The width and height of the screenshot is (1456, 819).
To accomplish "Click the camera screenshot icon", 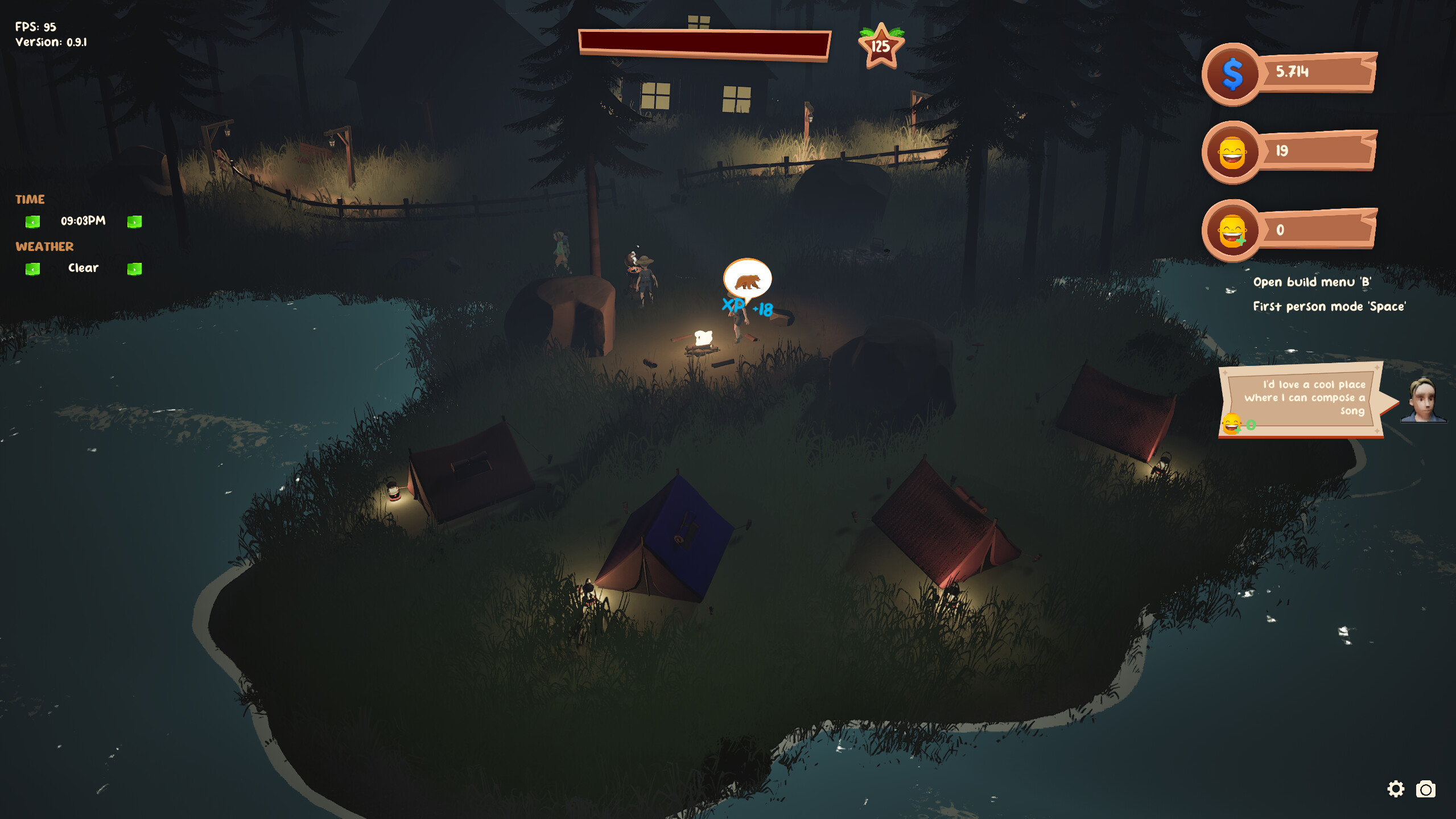I will (1427, 789).
